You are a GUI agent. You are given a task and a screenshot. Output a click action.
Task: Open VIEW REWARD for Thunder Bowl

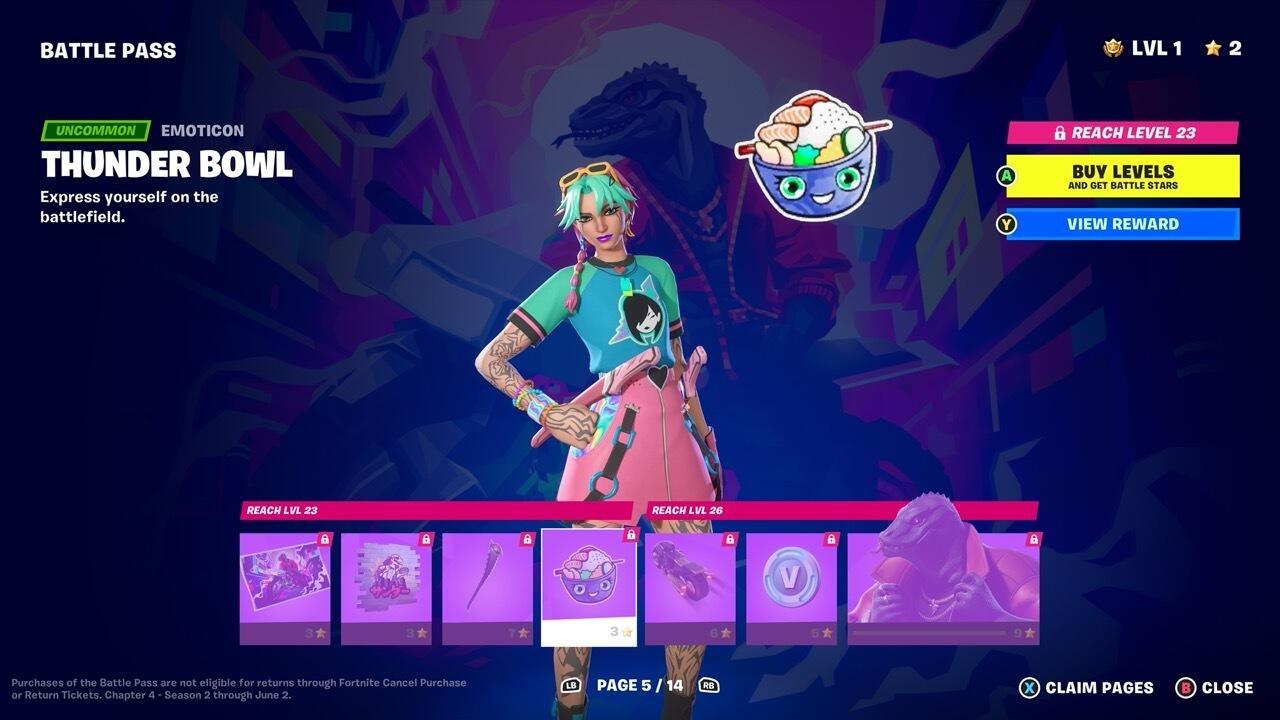click(x=1120, y=224)
